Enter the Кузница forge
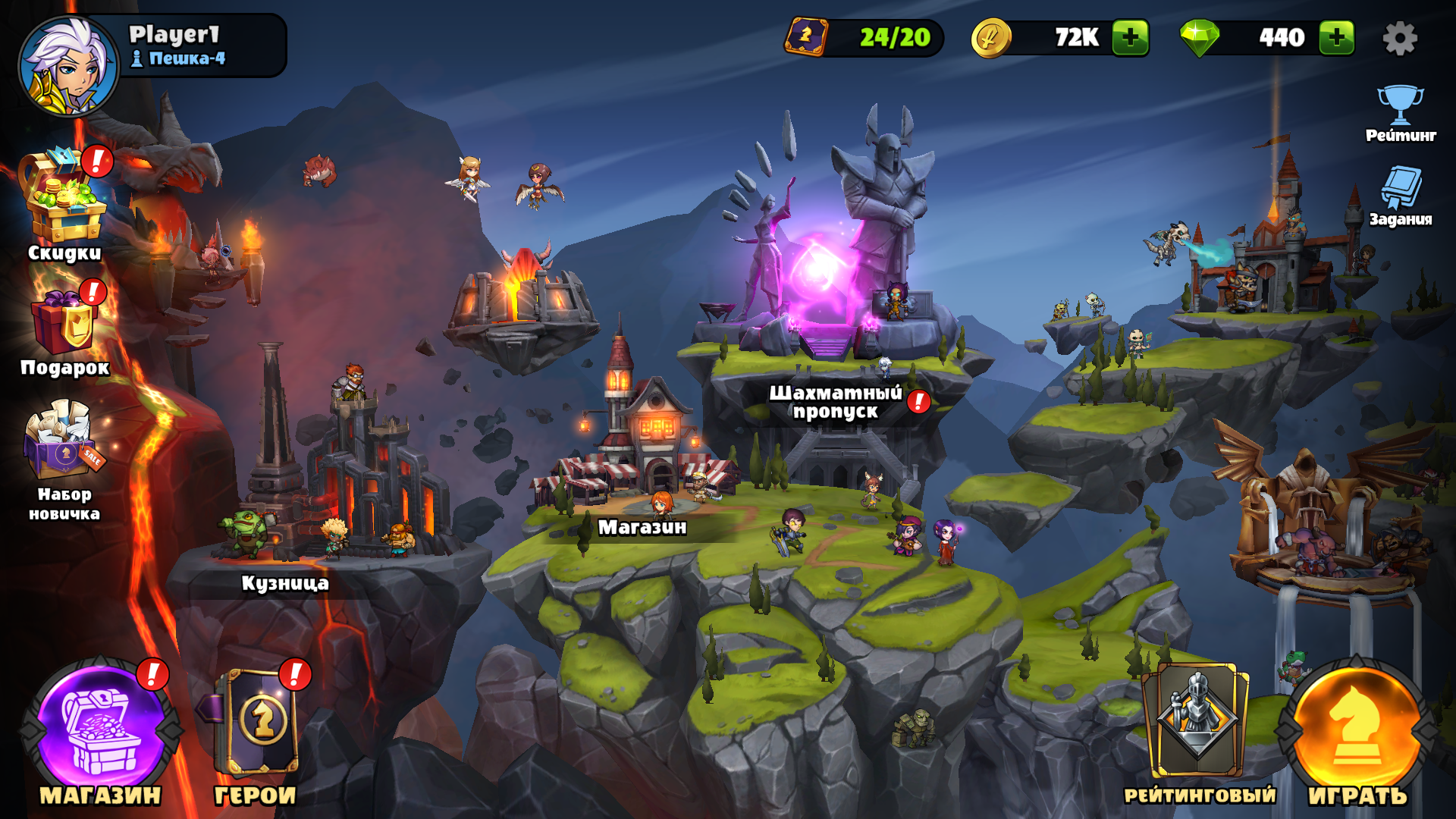 click(285, 582)
